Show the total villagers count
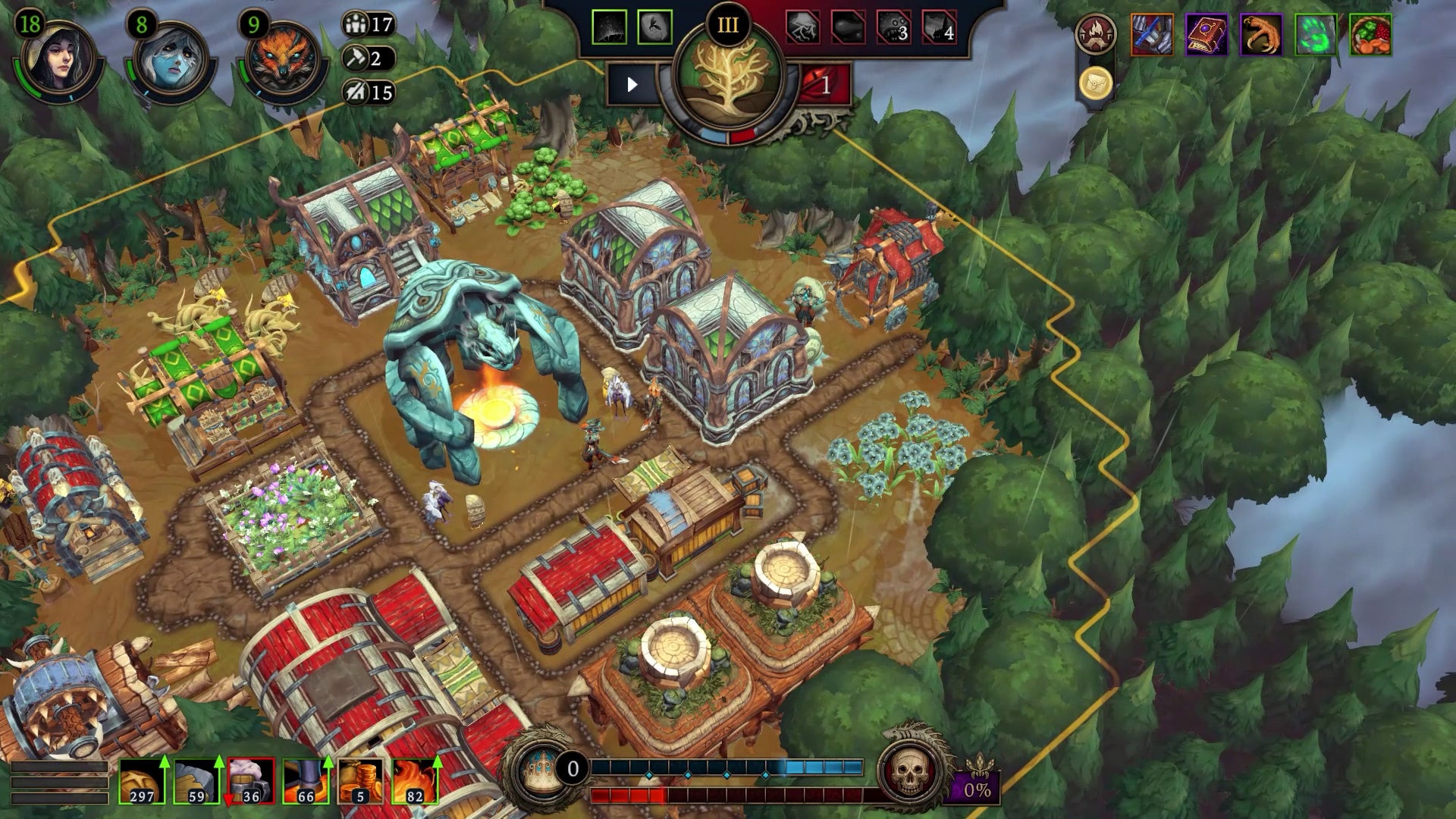 coord(369,24)
